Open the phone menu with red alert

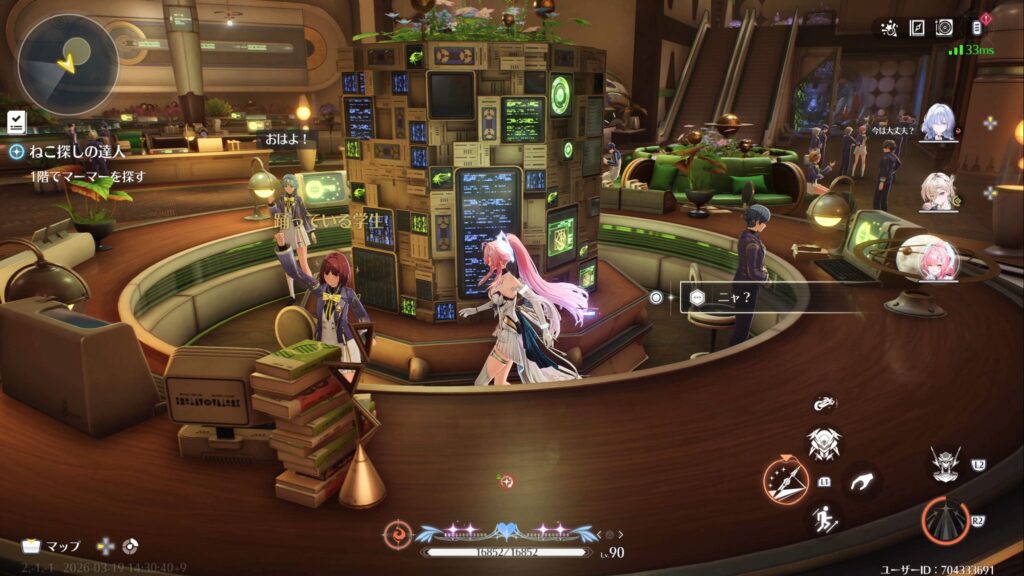tap(978, 28)
